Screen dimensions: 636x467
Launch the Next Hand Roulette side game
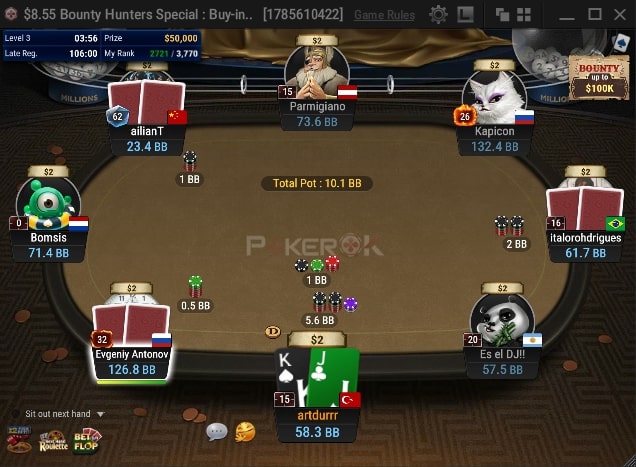pos(53,439)
